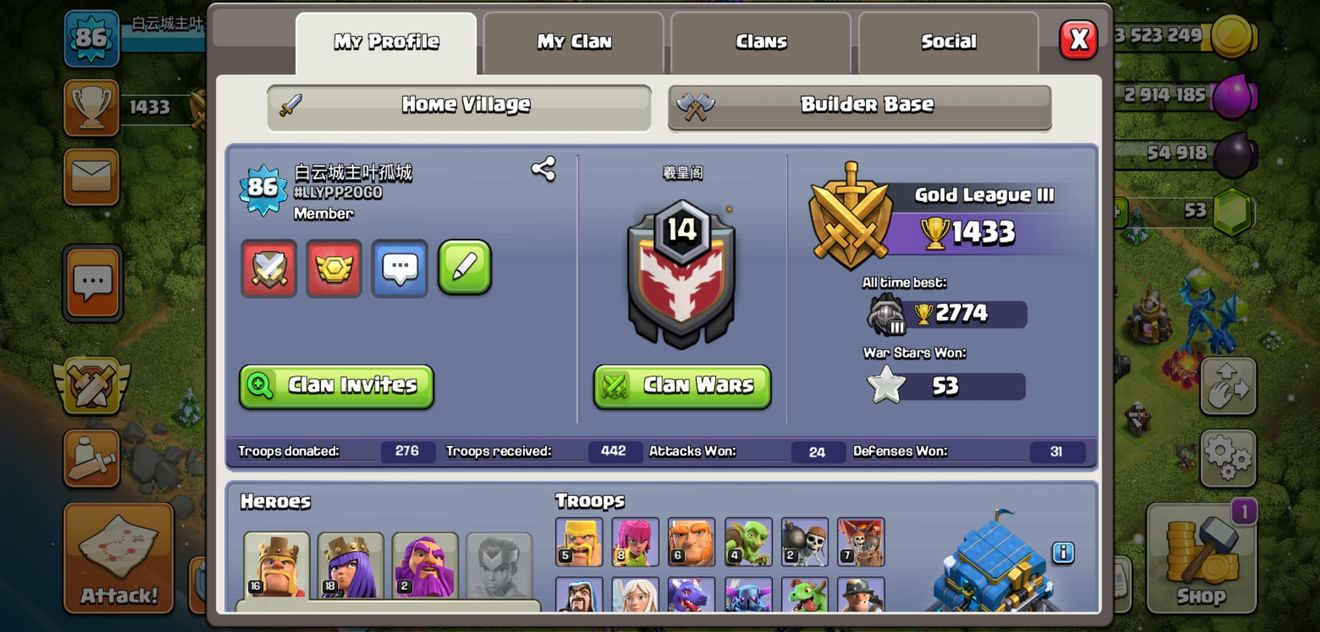Click the green pencil edit button
The height and width of the screenshot is (632, 1320).
(x=465, y=268)
